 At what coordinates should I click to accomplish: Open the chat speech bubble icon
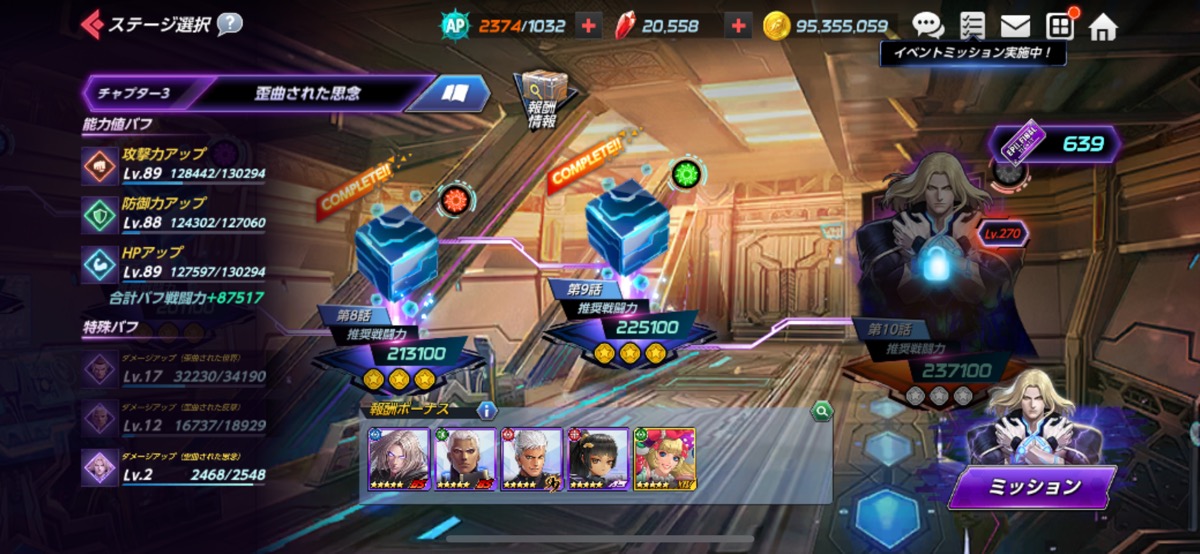click(x=927, y=26)
